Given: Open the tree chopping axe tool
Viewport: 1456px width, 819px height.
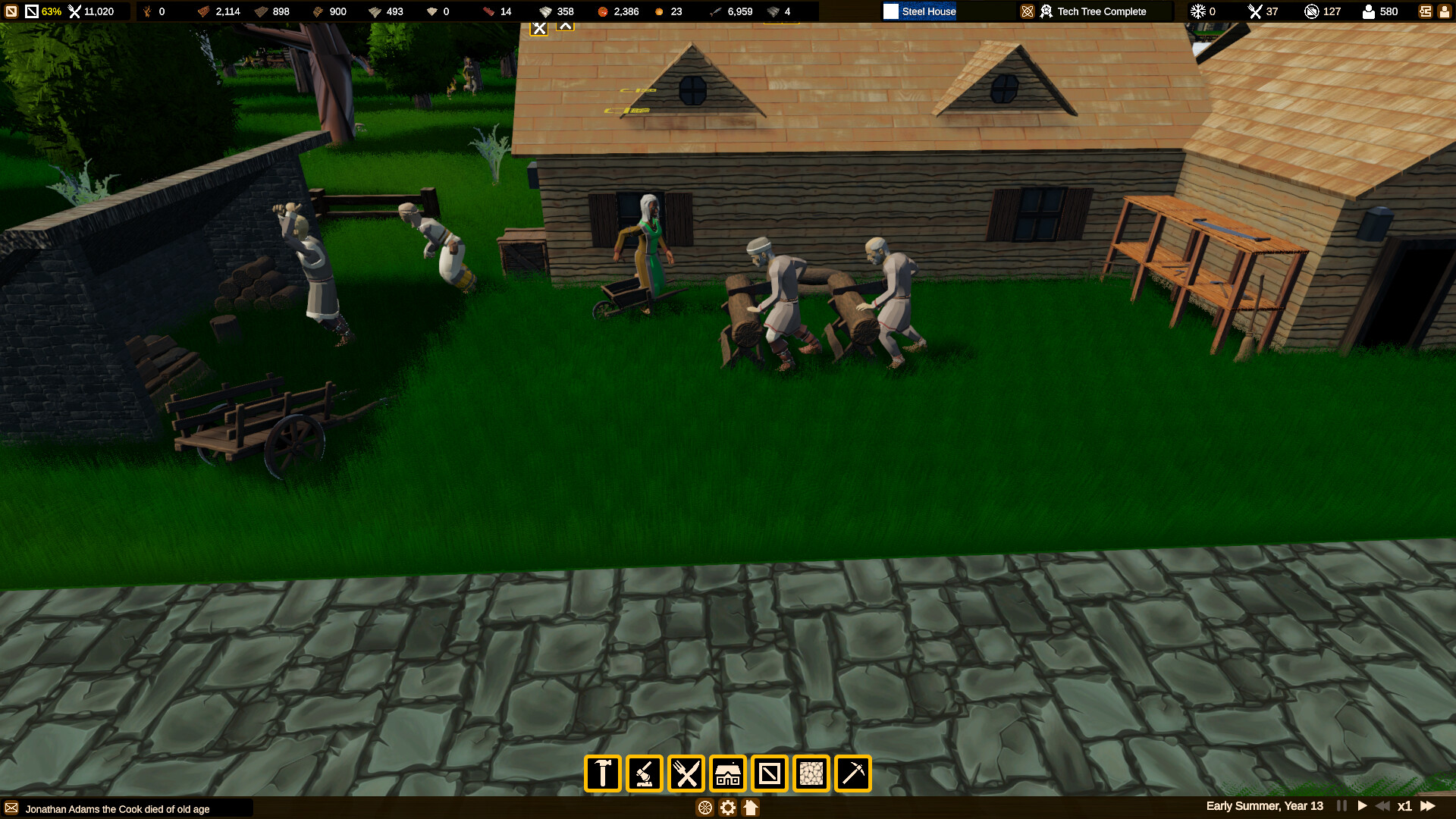Looking at the screenshot, I should pos(644,773).
